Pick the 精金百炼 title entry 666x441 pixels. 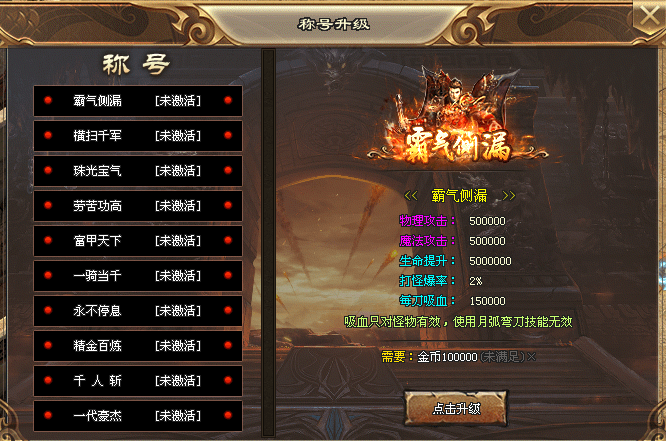tap(138, 345)
